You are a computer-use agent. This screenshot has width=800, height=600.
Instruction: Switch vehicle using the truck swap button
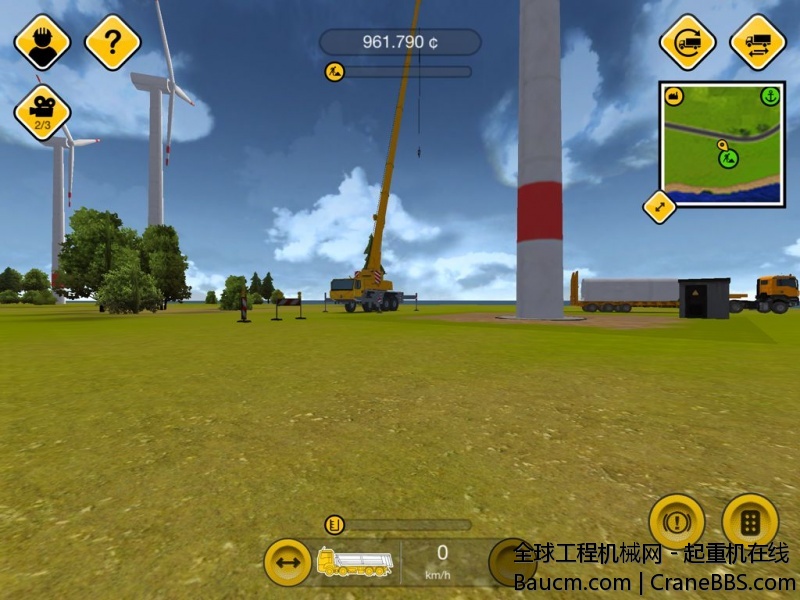pyautogui.click(x=758, y=42)
